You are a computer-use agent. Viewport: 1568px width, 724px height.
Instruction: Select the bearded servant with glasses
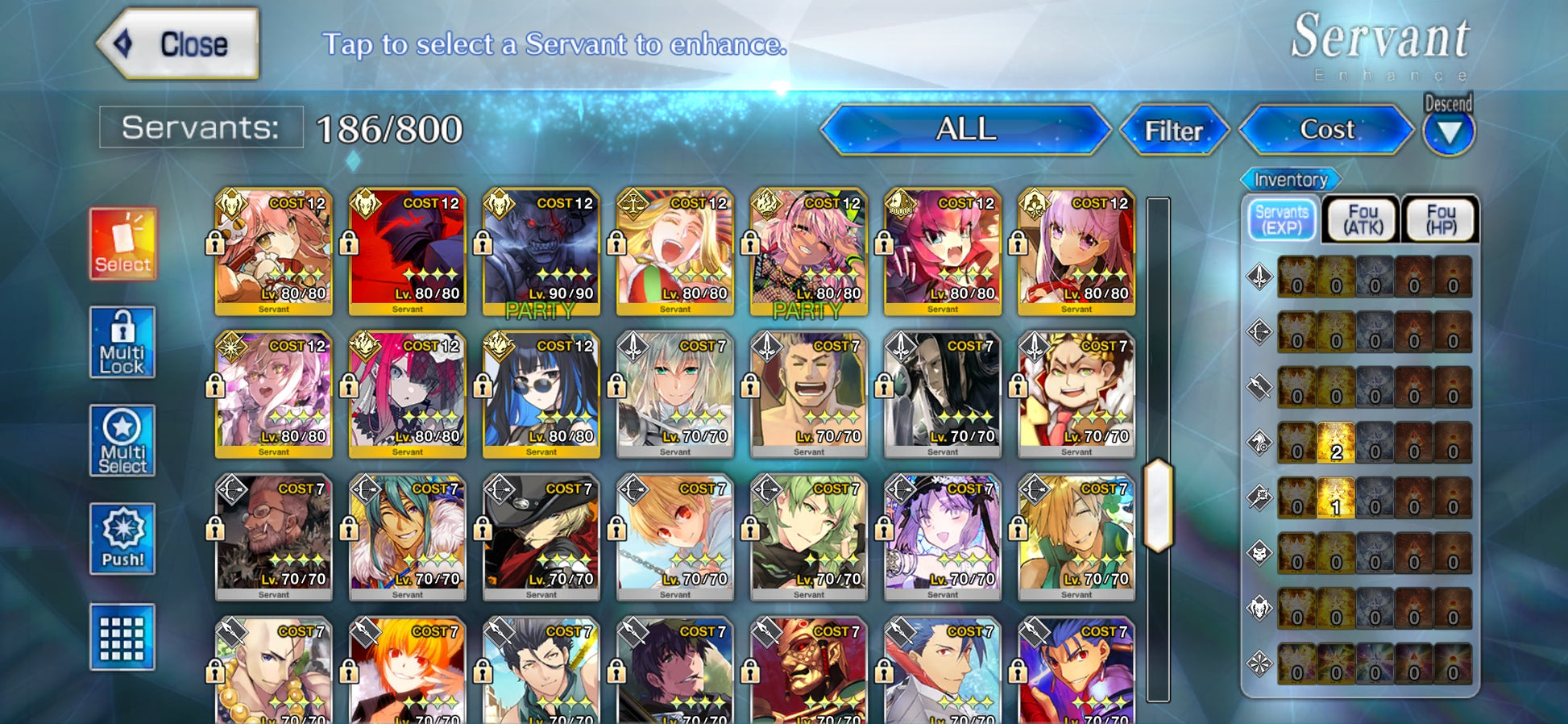273,537
